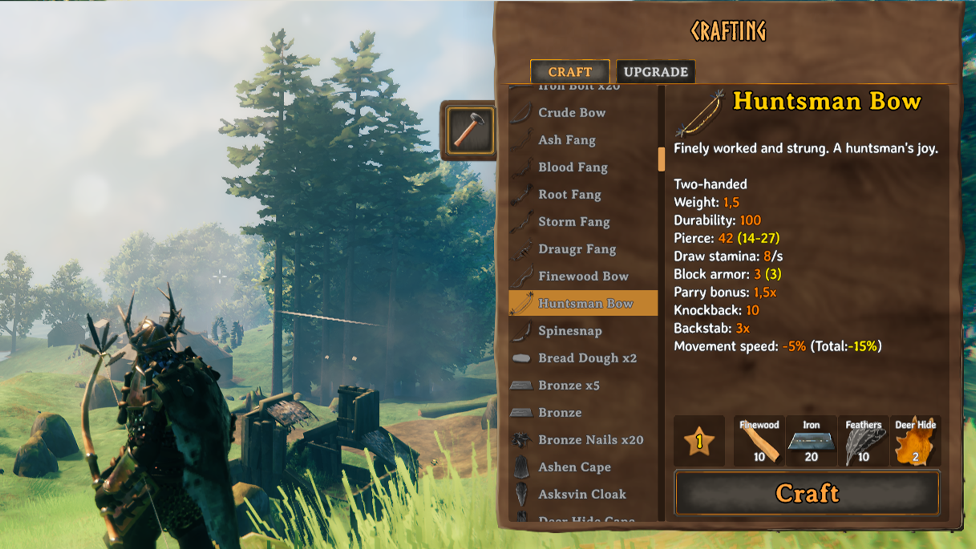Choose the Storm Fang recipe
This screenshot has width=976, height=549.
click(x=573, y=222)
